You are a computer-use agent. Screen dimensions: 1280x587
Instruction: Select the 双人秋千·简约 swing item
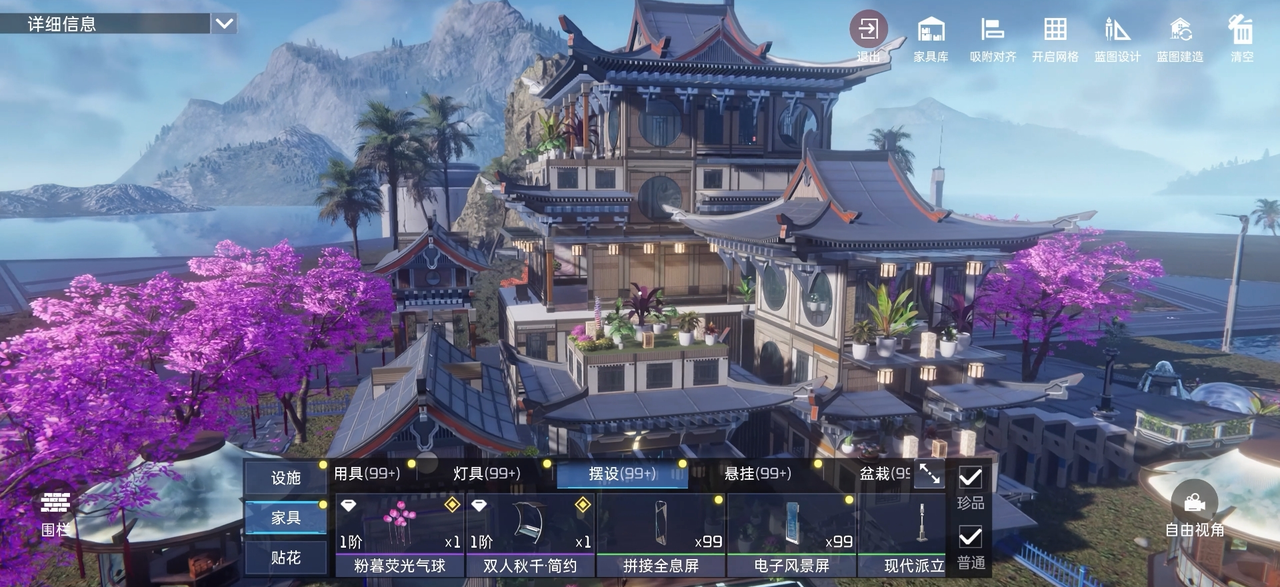pos(530,535)
